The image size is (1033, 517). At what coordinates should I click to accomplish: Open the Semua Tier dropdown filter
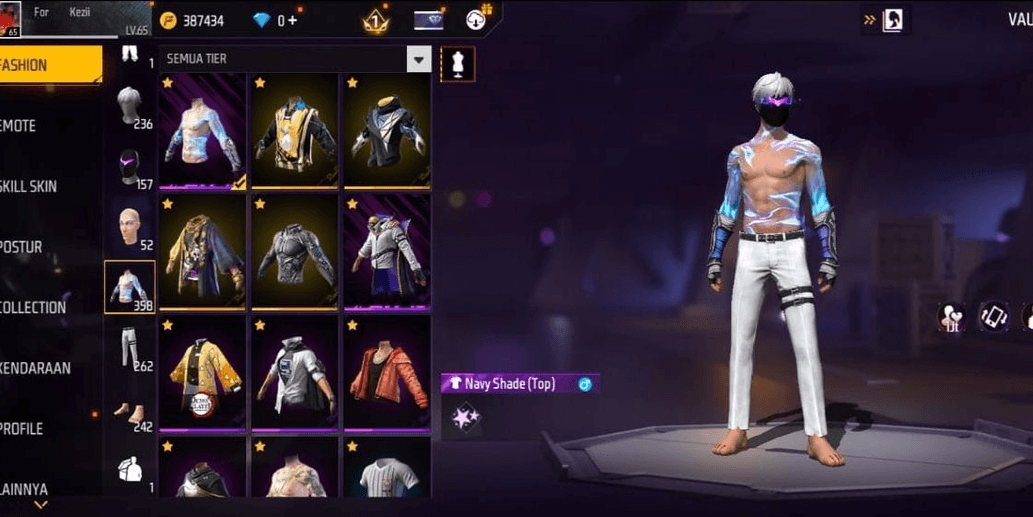(419, 59)
